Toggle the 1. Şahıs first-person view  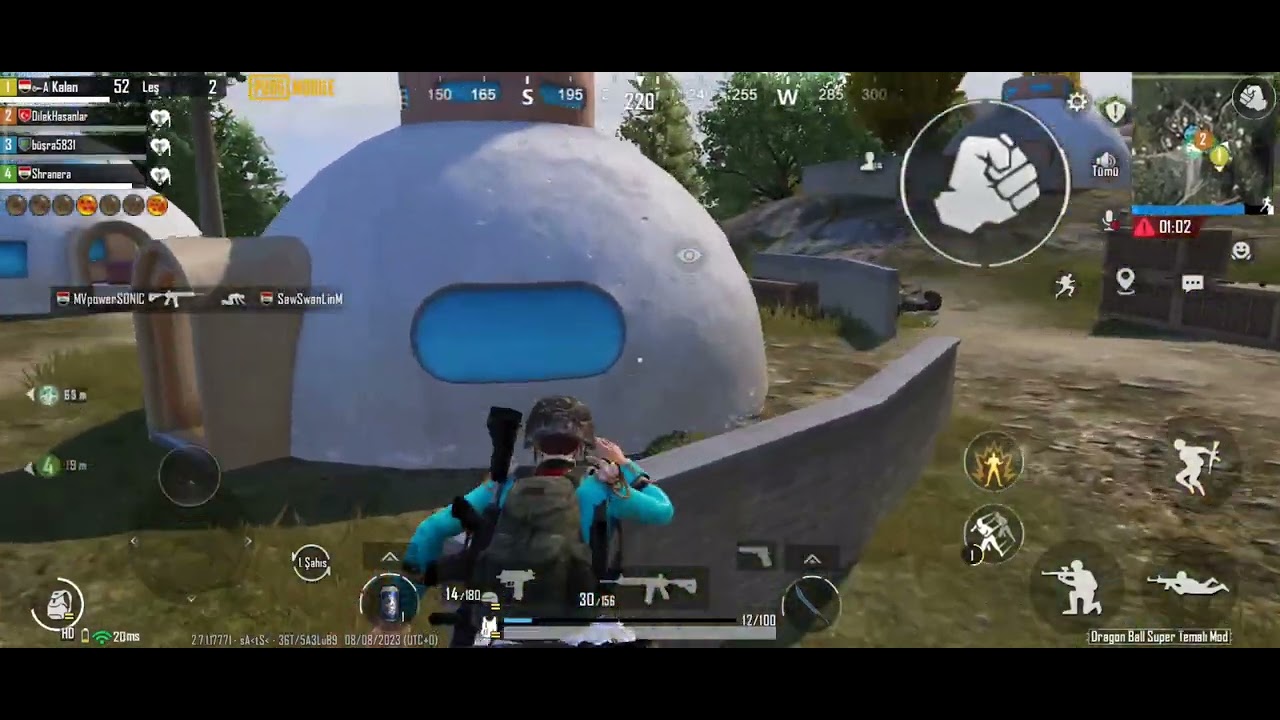312,563
